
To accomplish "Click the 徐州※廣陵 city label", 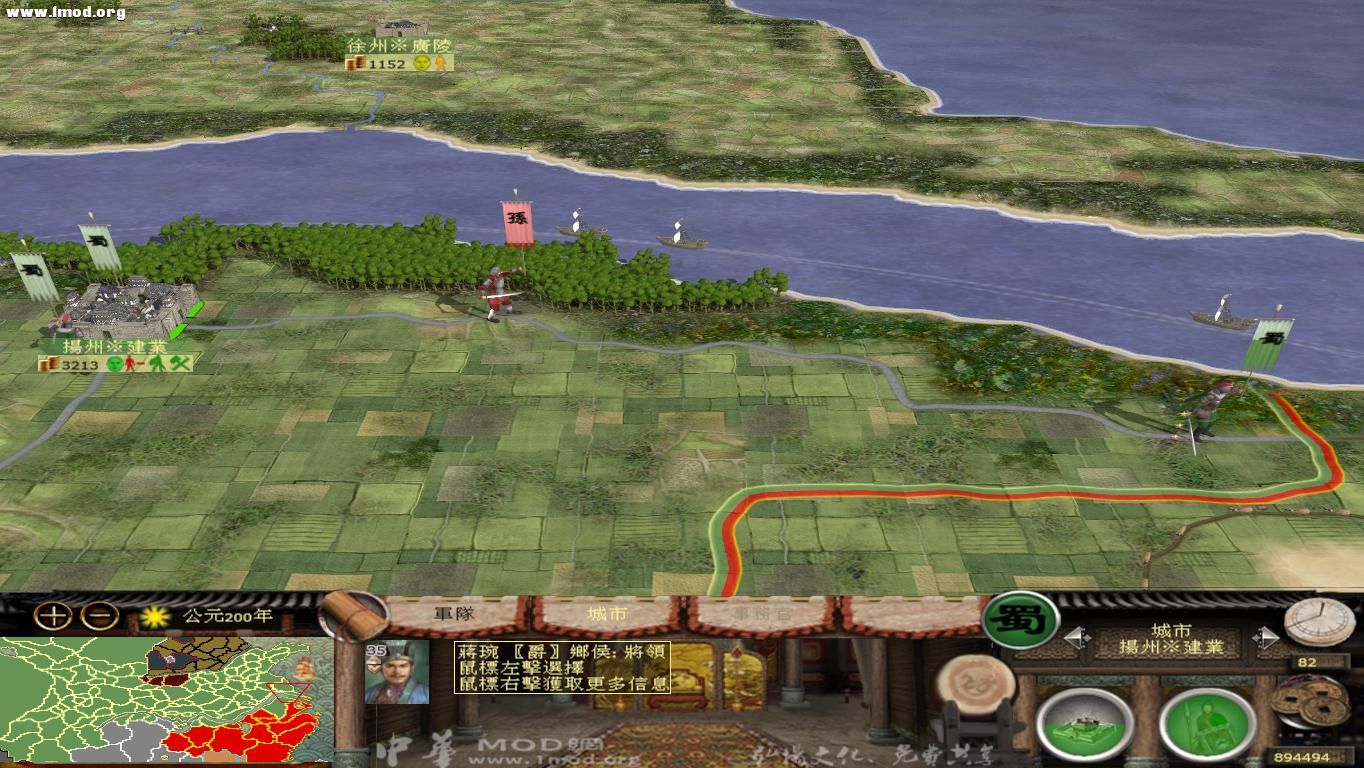I will pos(402,45).
